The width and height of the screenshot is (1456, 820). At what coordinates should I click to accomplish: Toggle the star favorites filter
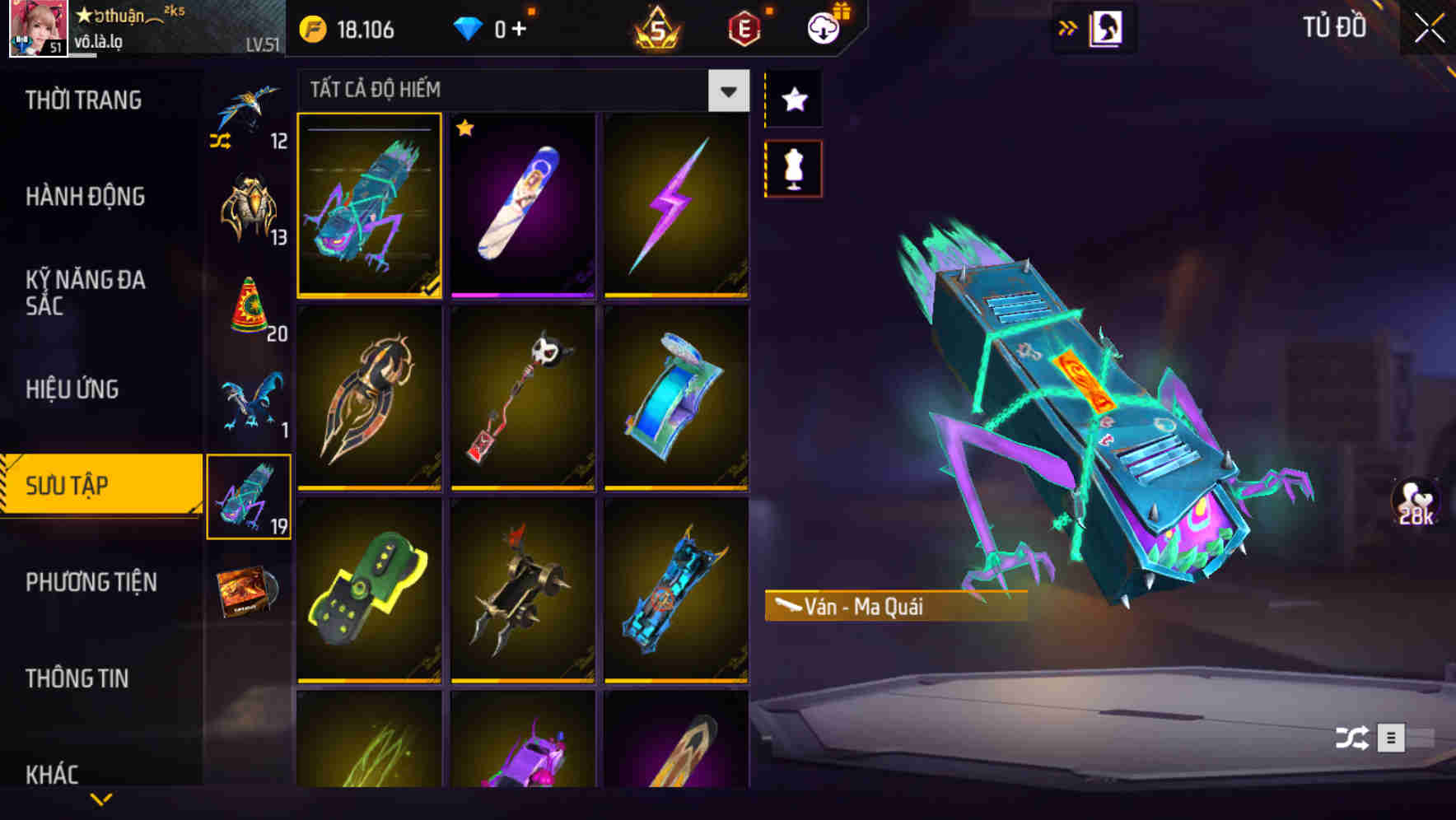793,99
